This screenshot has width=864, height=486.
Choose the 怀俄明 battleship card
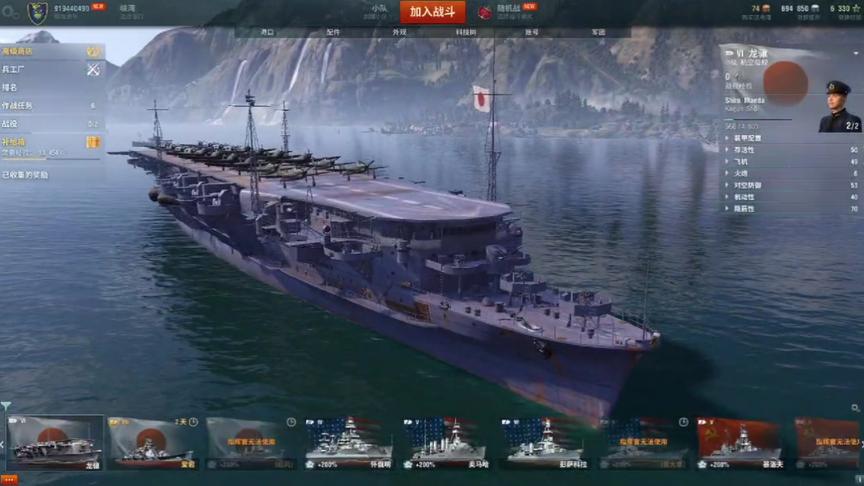348,442
